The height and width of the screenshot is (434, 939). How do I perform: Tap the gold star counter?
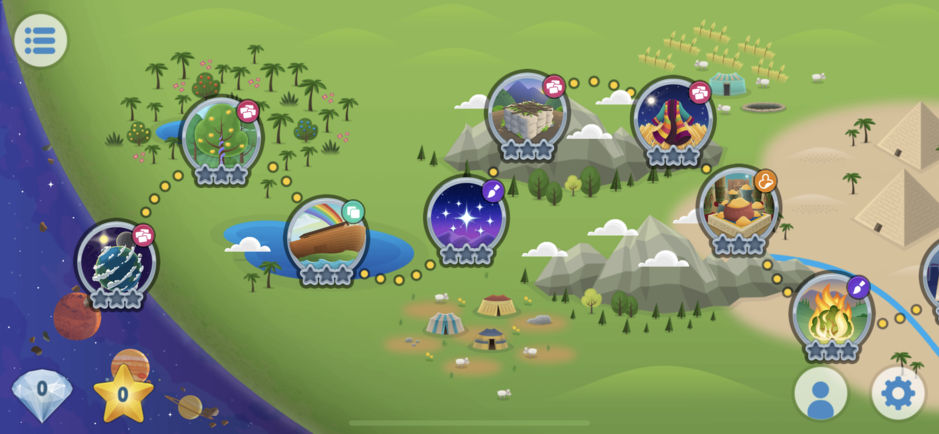pos(122,393)
